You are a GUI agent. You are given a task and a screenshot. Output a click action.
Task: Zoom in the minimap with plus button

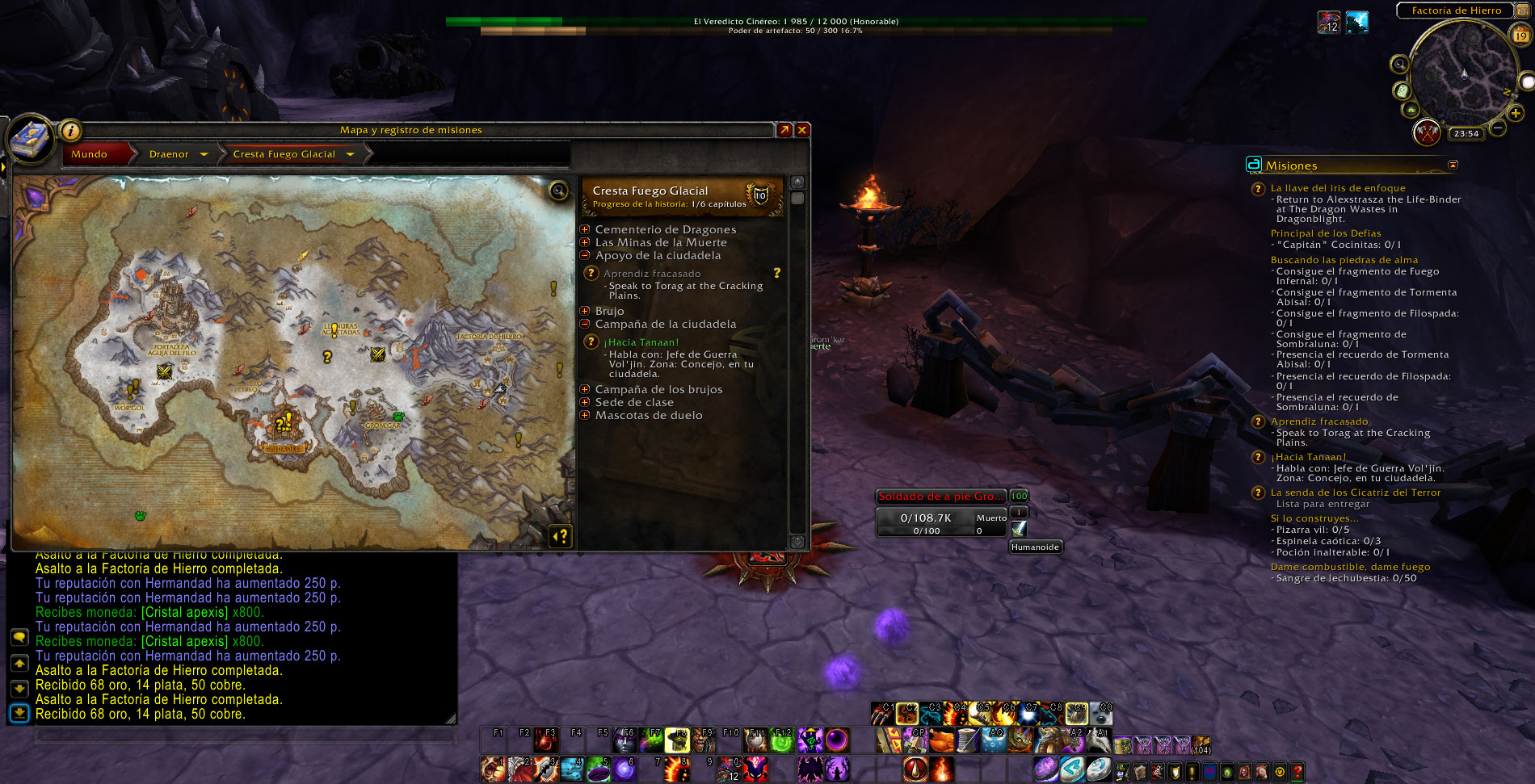(1516, 114)
